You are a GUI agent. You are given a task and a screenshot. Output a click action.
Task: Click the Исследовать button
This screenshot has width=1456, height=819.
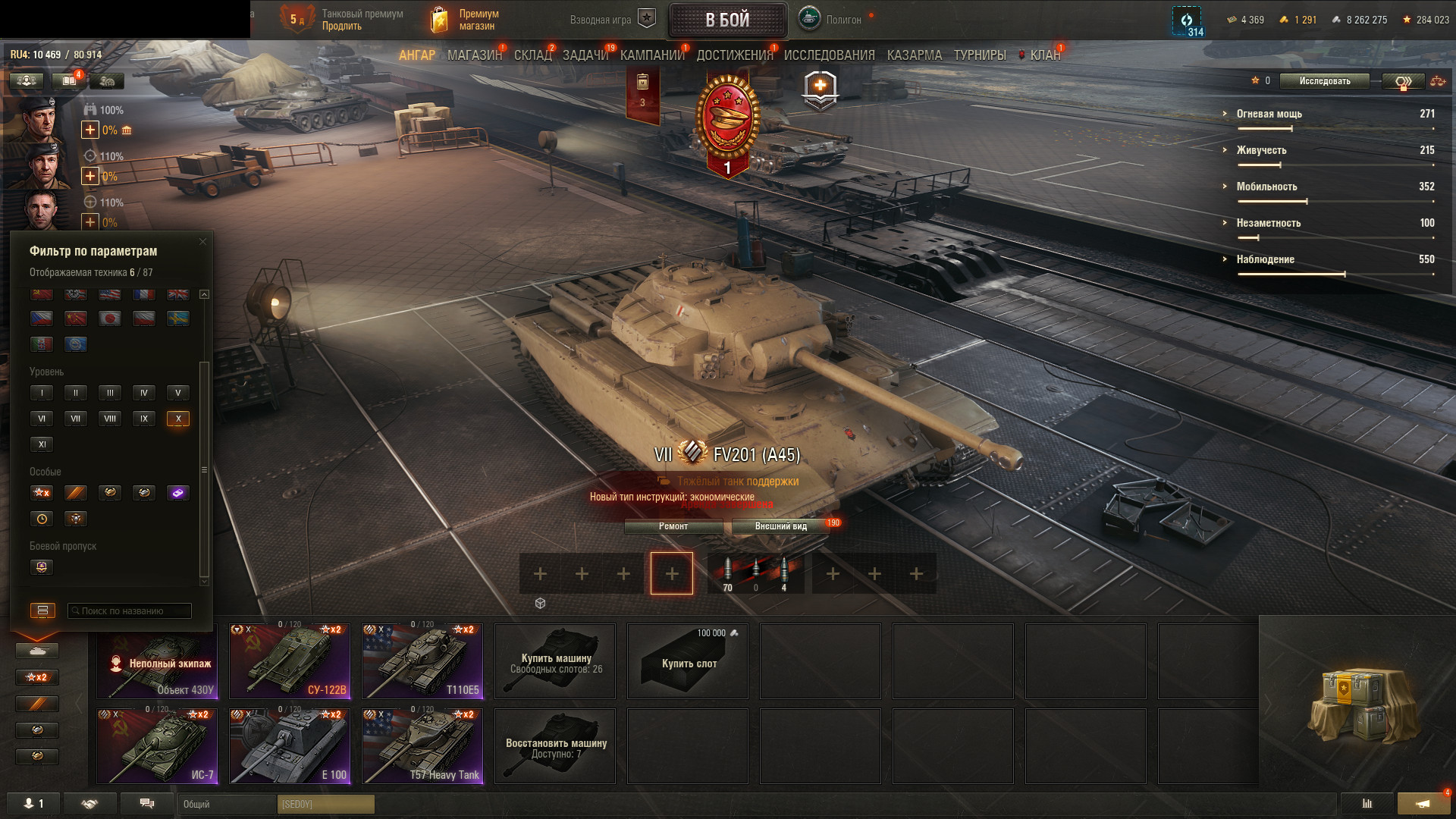[x=1324, y=81]
